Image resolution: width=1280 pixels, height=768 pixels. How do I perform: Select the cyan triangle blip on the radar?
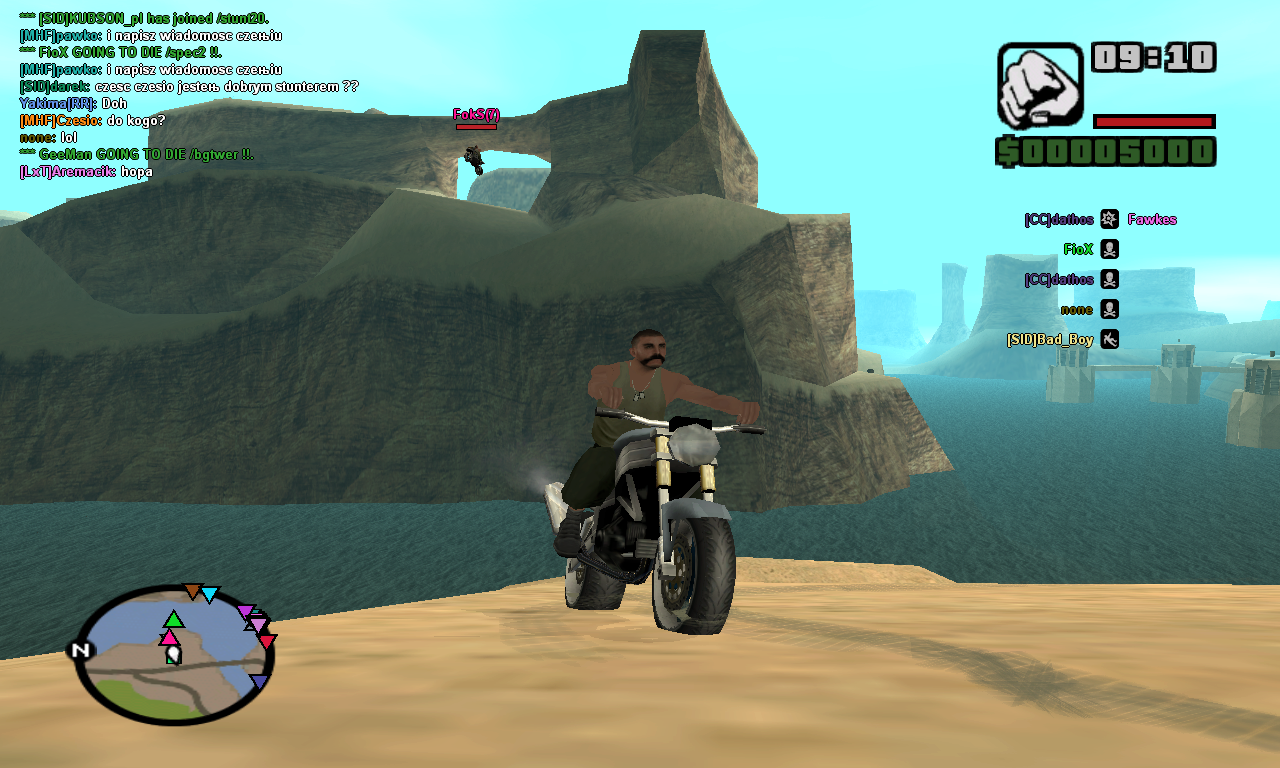click(210, 595)
